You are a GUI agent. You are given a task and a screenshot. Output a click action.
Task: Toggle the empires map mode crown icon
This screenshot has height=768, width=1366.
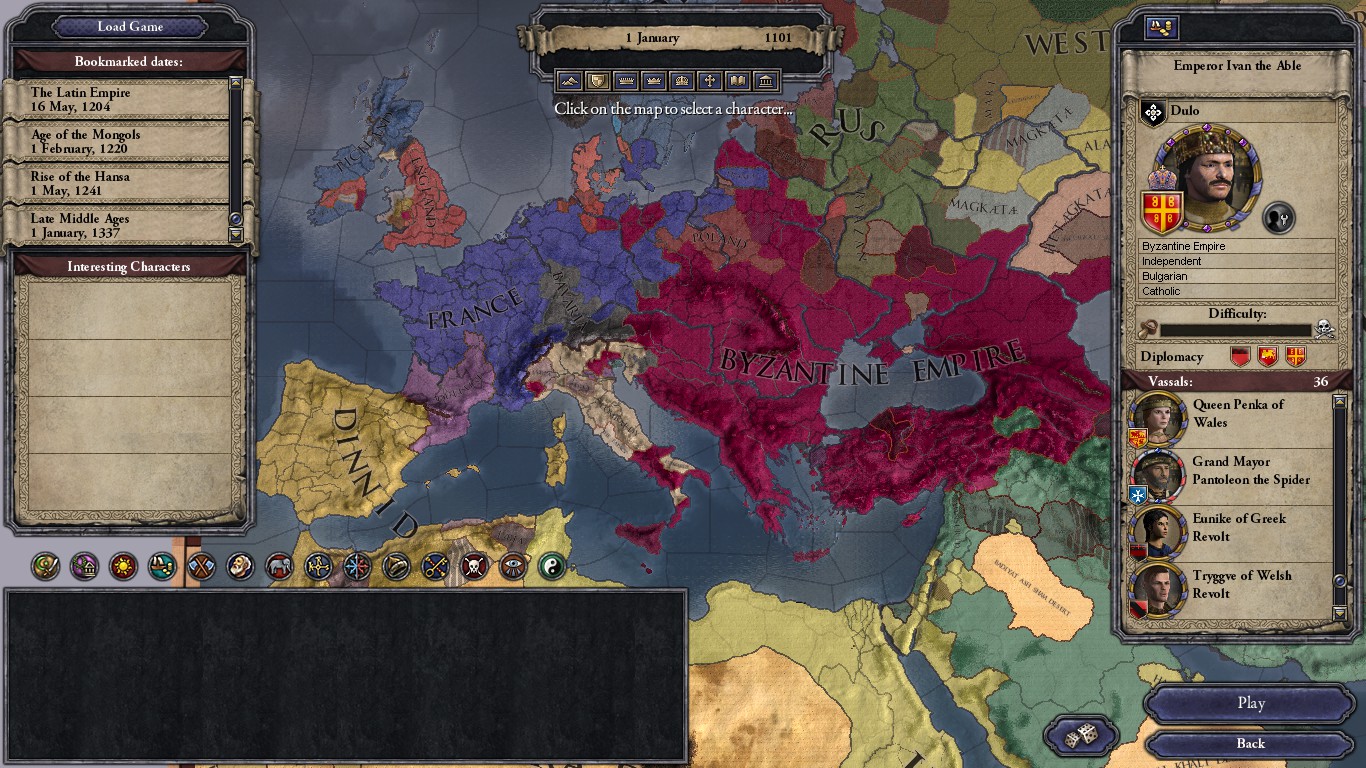coord(684,80)
